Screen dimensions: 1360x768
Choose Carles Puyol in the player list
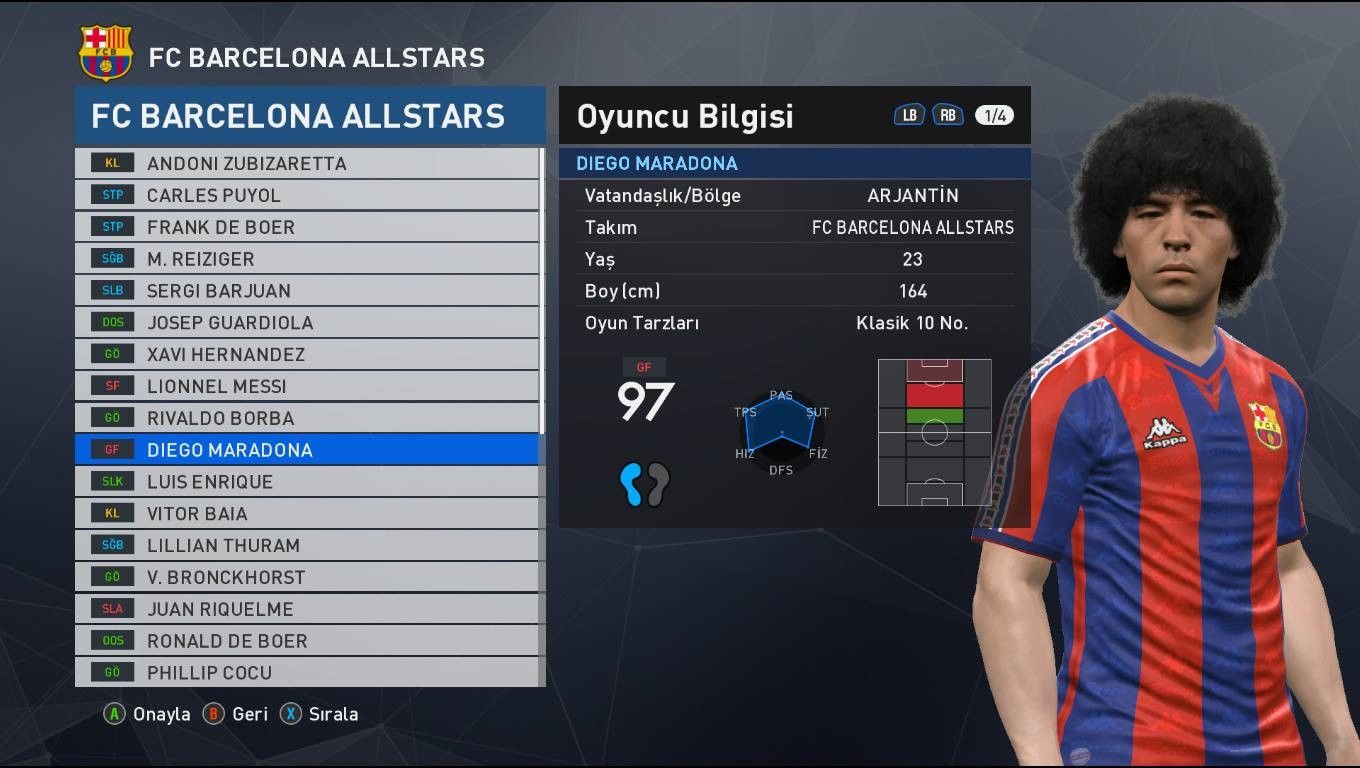coord(307,195)
